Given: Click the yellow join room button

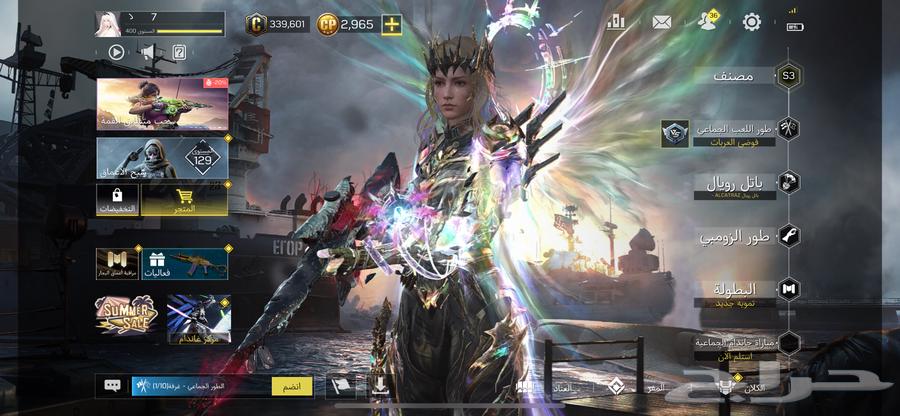Looking at the screenshot, I should click(292, 385).
